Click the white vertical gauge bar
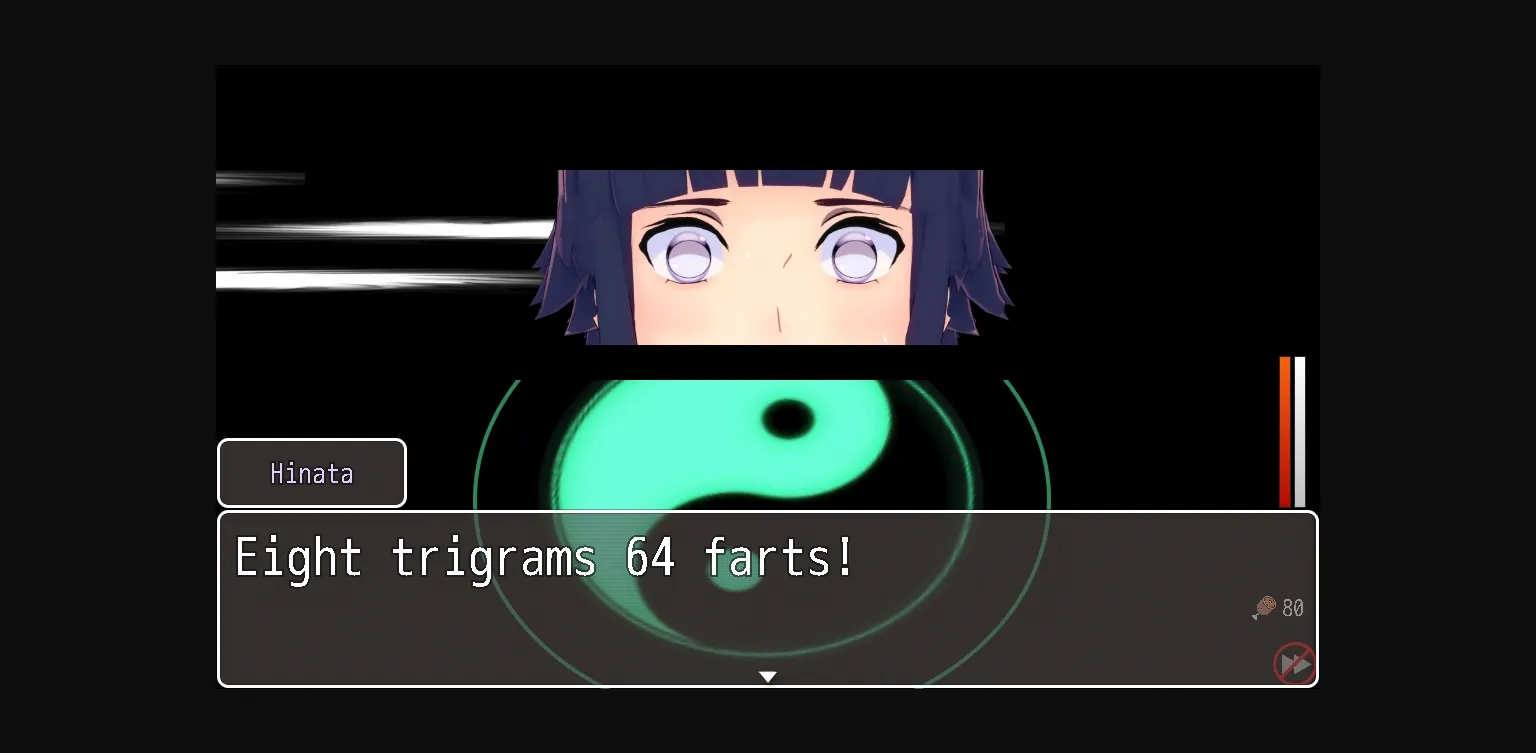The width and height of the screenshot is (1536, 753). 1298,430
